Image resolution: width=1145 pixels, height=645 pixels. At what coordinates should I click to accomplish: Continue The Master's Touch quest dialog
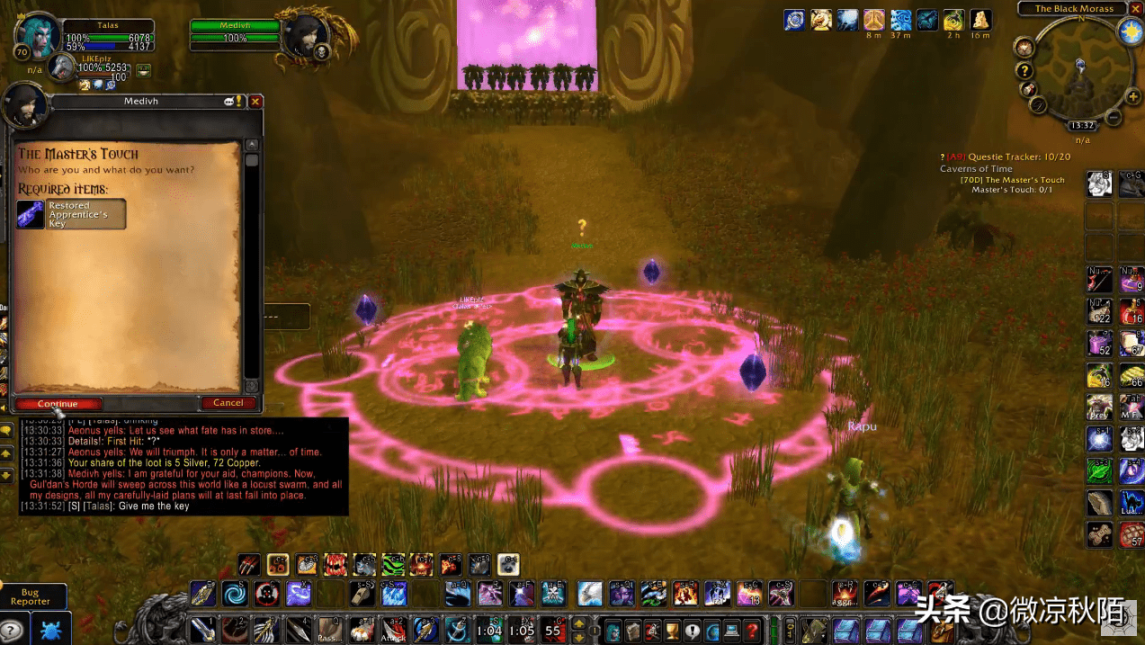pyautogui.click(x=57, y=404)
